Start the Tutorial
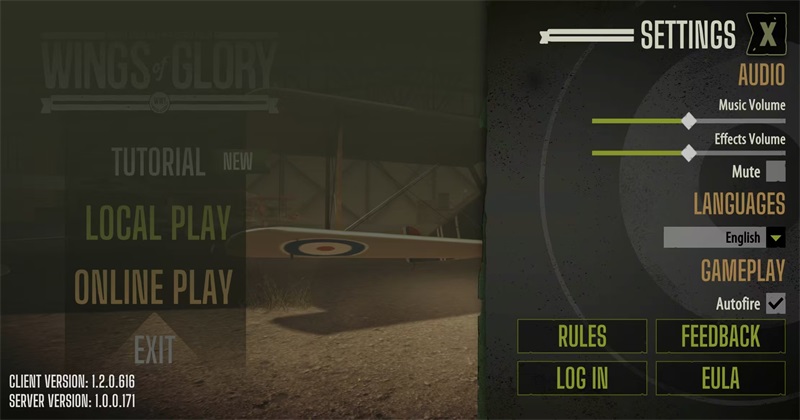This screenshot has width=800, height=420. tap(158, 161)
